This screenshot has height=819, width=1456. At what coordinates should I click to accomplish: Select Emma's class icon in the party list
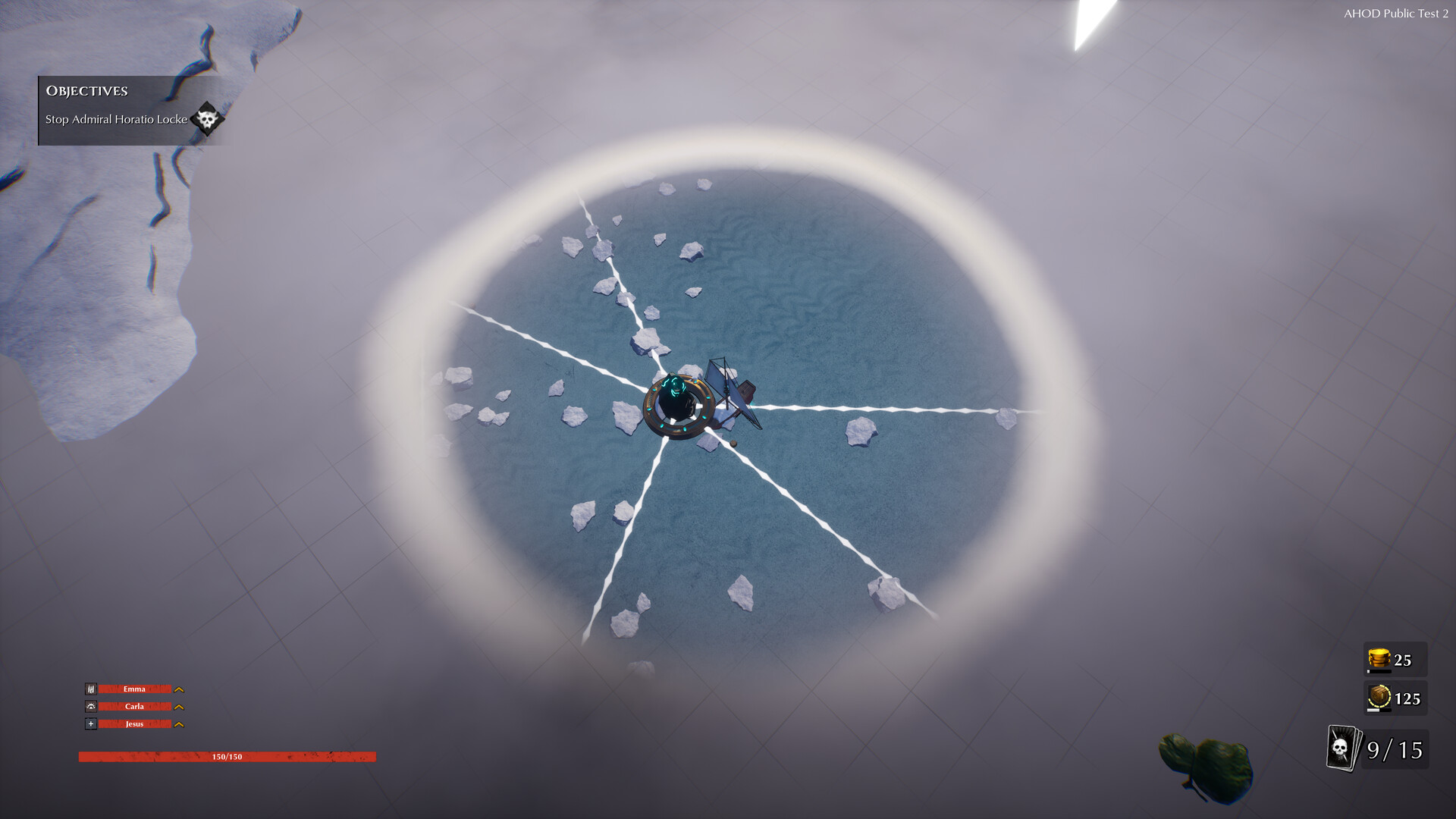[x=91, y=689]
